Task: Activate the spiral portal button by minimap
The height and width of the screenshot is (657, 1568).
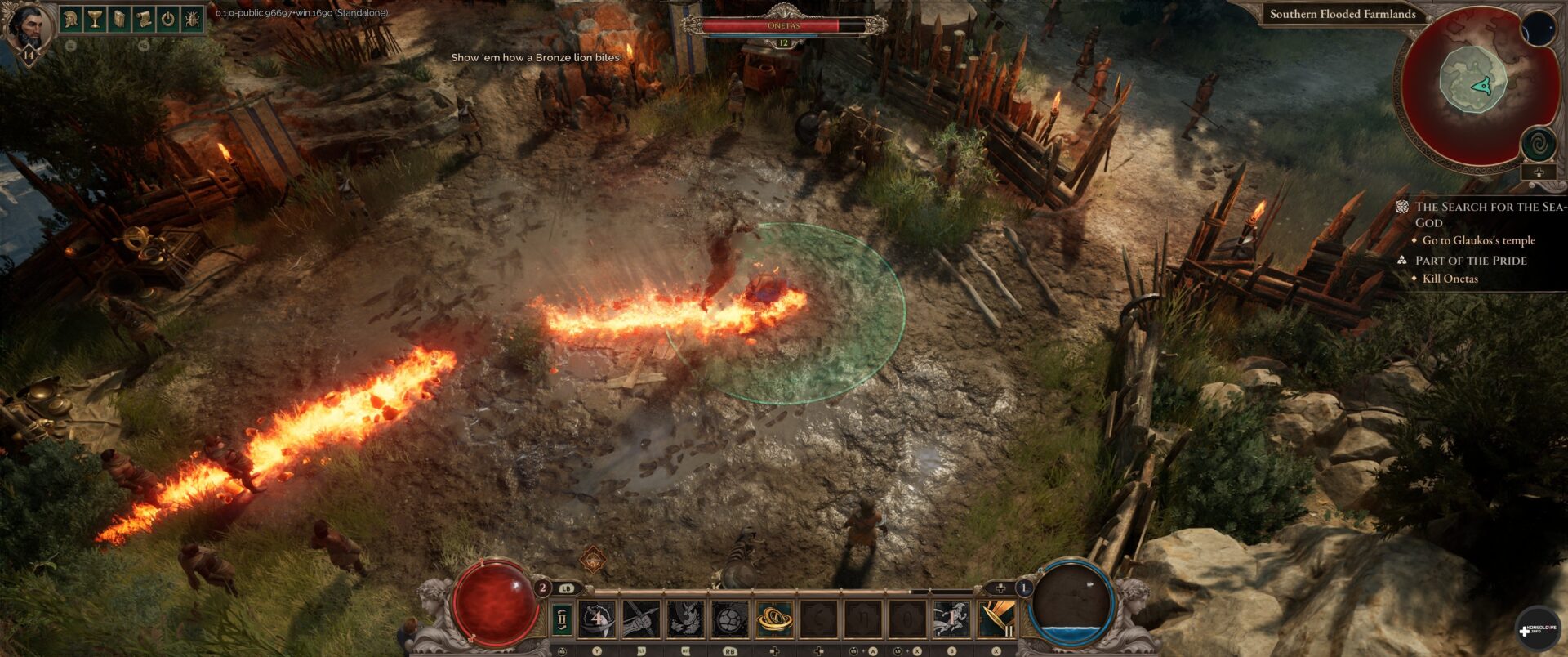Action: pyautogui.click(x=1538, y=144)
